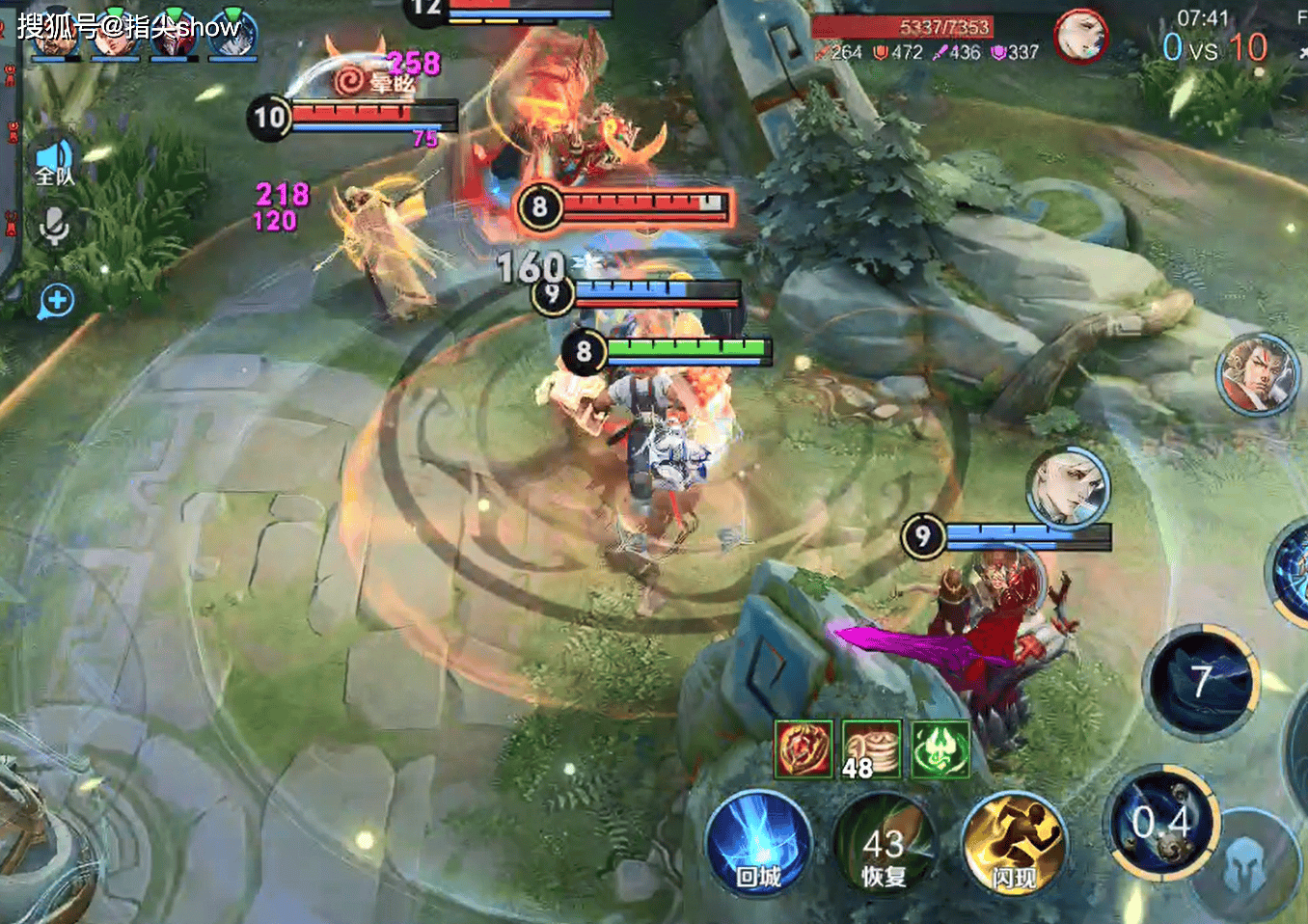This screenshot has width=1308, height=924.
Task: Cast the skill showing 0.4 cooldown
Action: (1163, 825)
